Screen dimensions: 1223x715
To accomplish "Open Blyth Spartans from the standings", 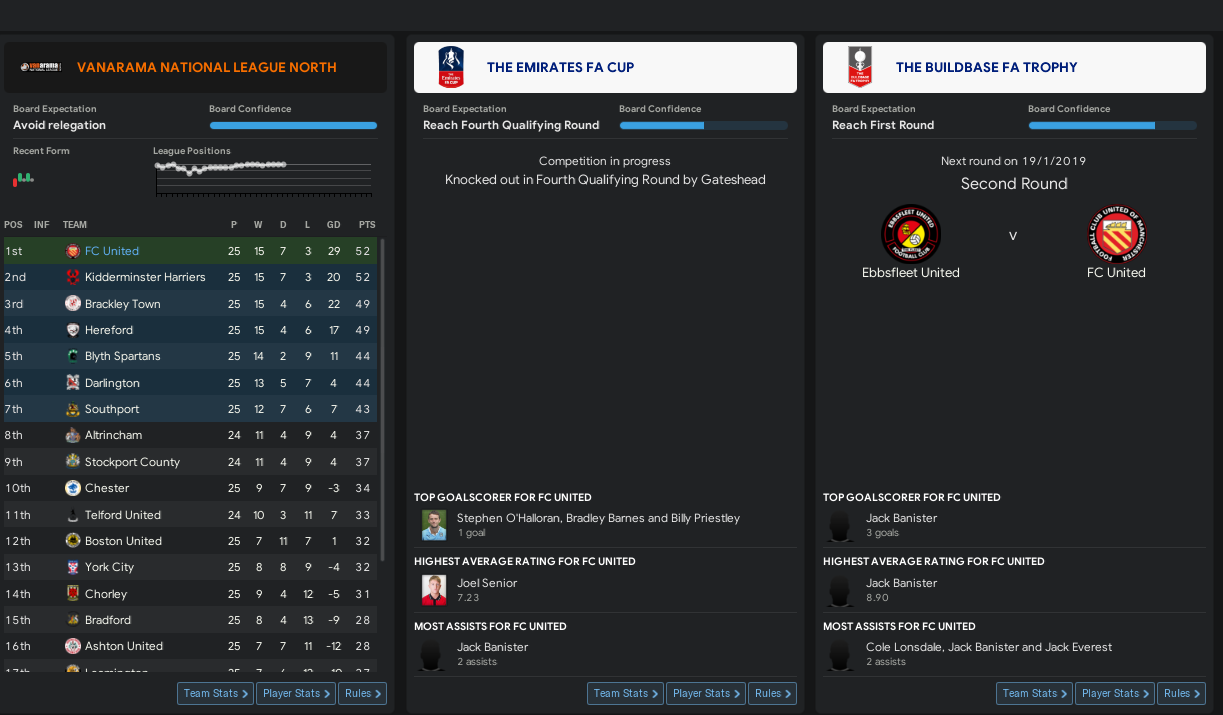I will tap(122, 356).
